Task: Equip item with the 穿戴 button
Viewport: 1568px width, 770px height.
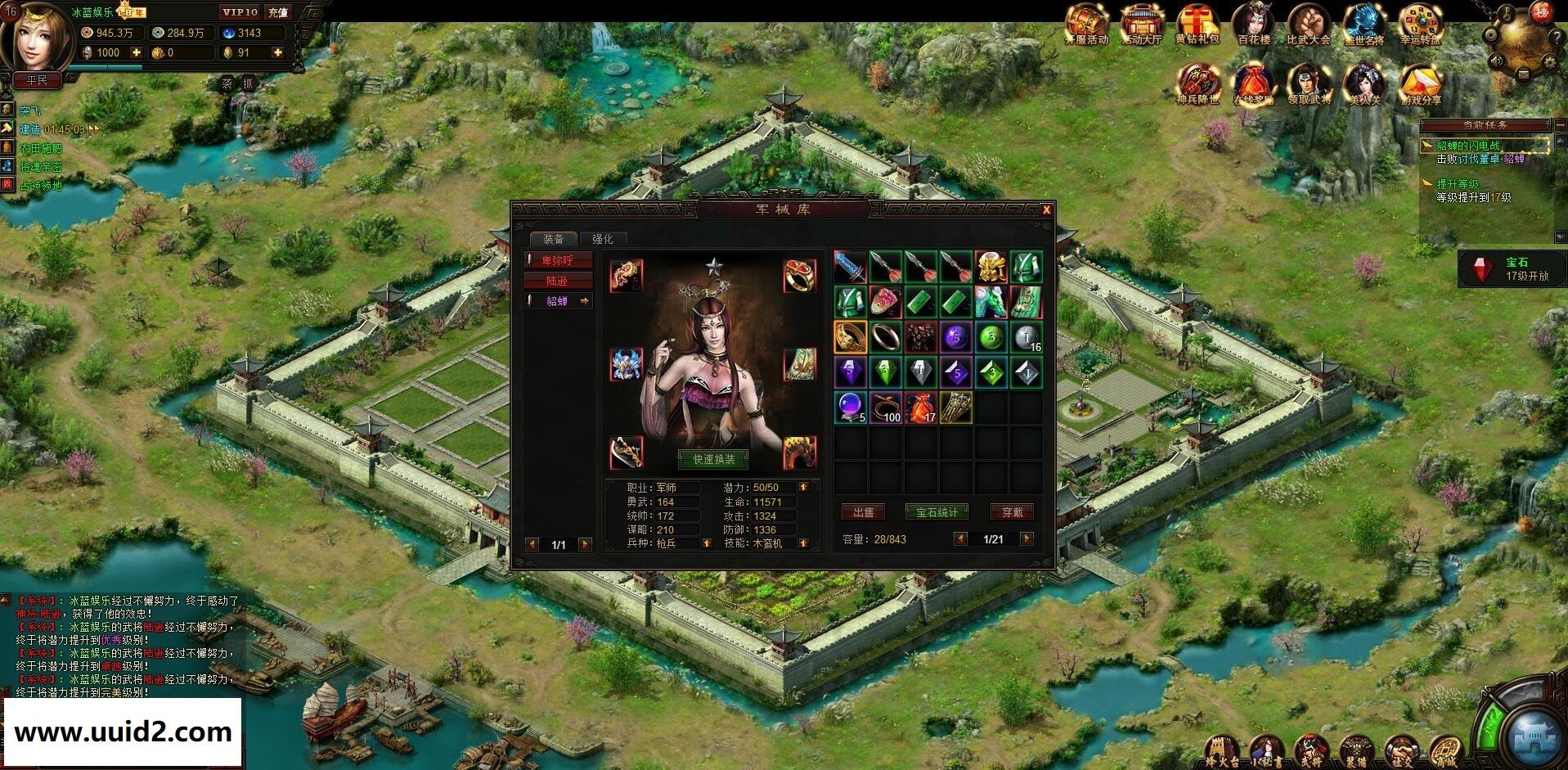Action: coord(1012,512)
